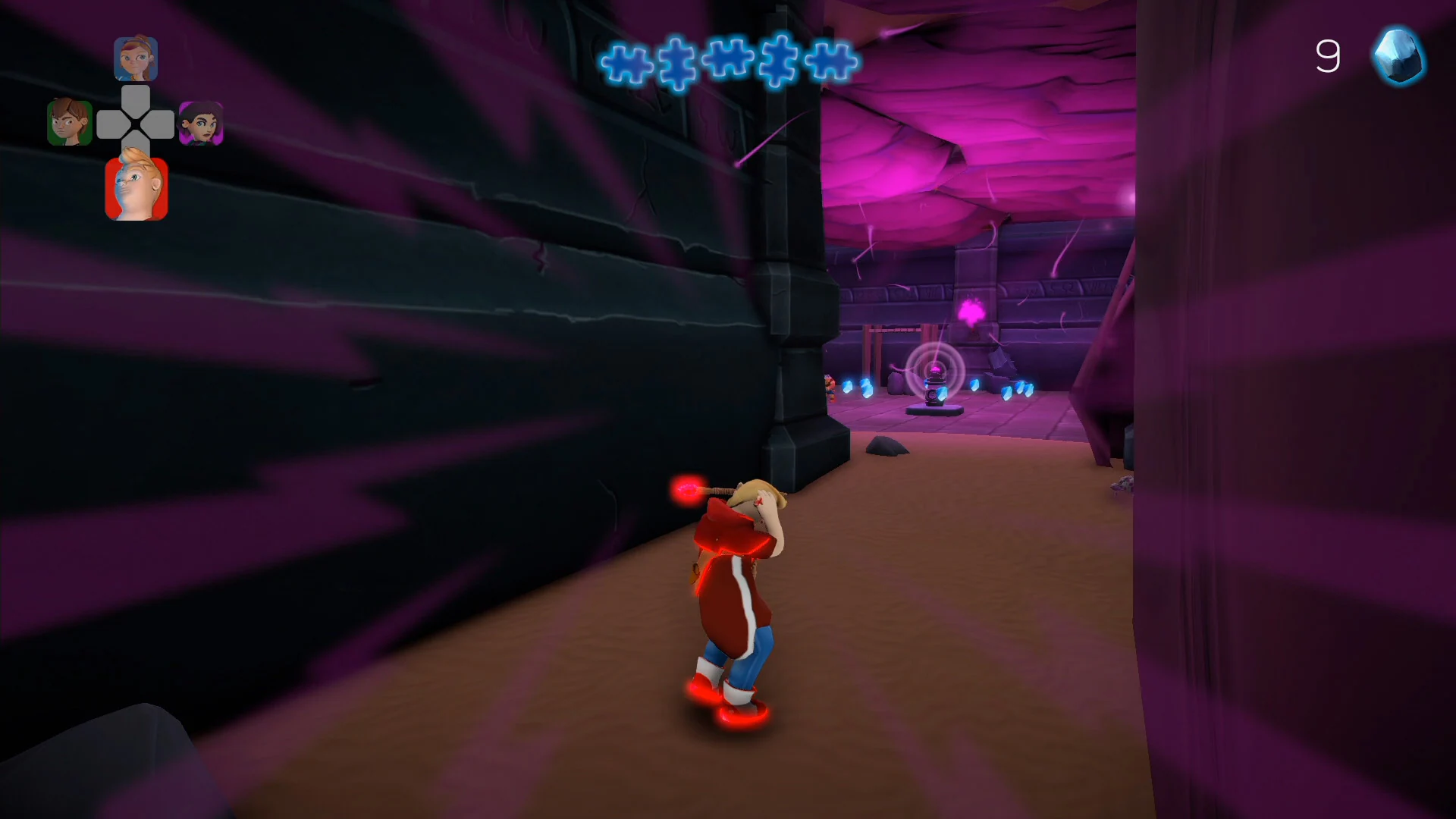Select the blonde boy in the red portrait

(136, 187)
